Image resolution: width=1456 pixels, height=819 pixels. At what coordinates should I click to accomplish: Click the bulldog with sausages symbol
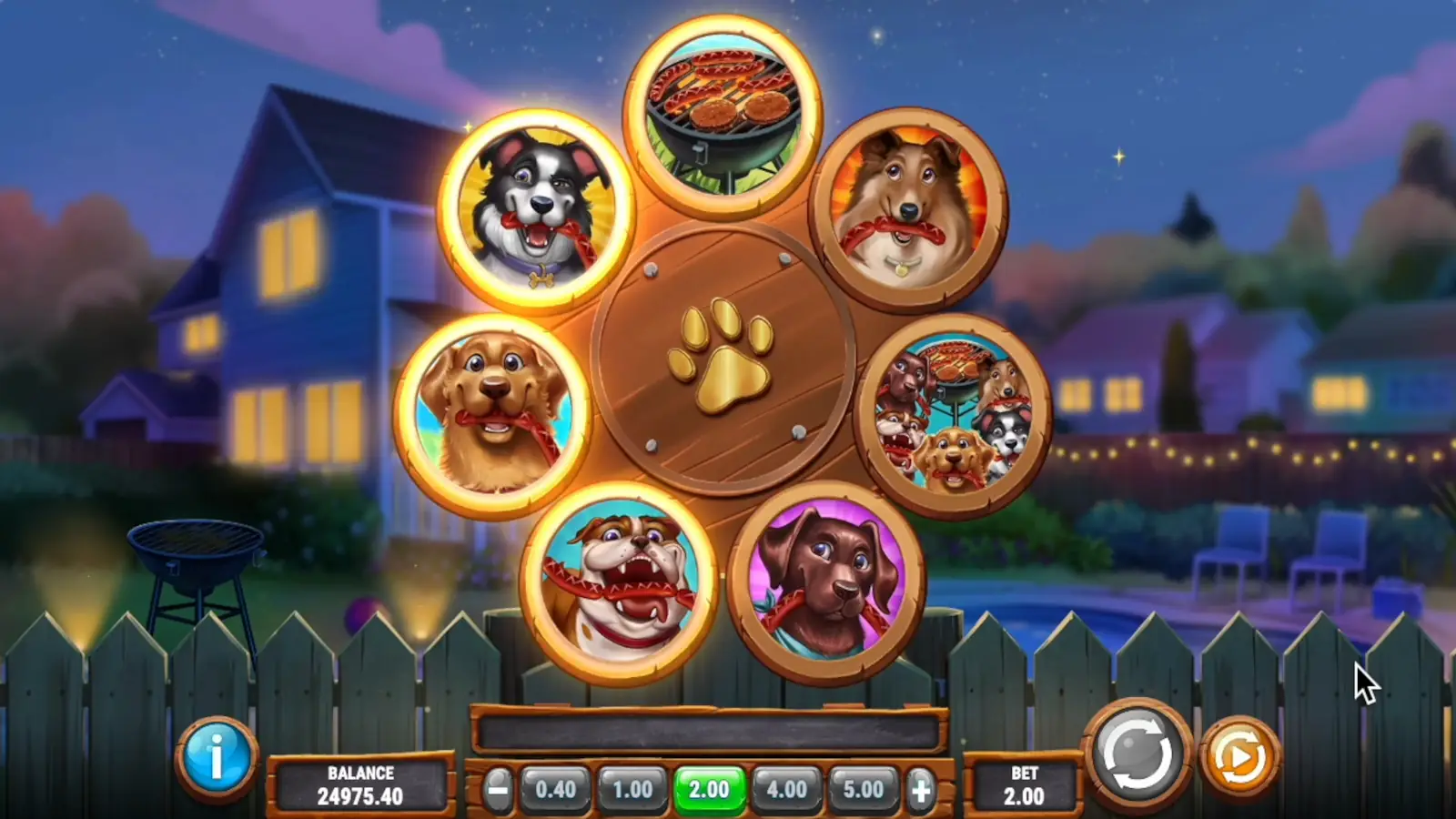(623, 582)
